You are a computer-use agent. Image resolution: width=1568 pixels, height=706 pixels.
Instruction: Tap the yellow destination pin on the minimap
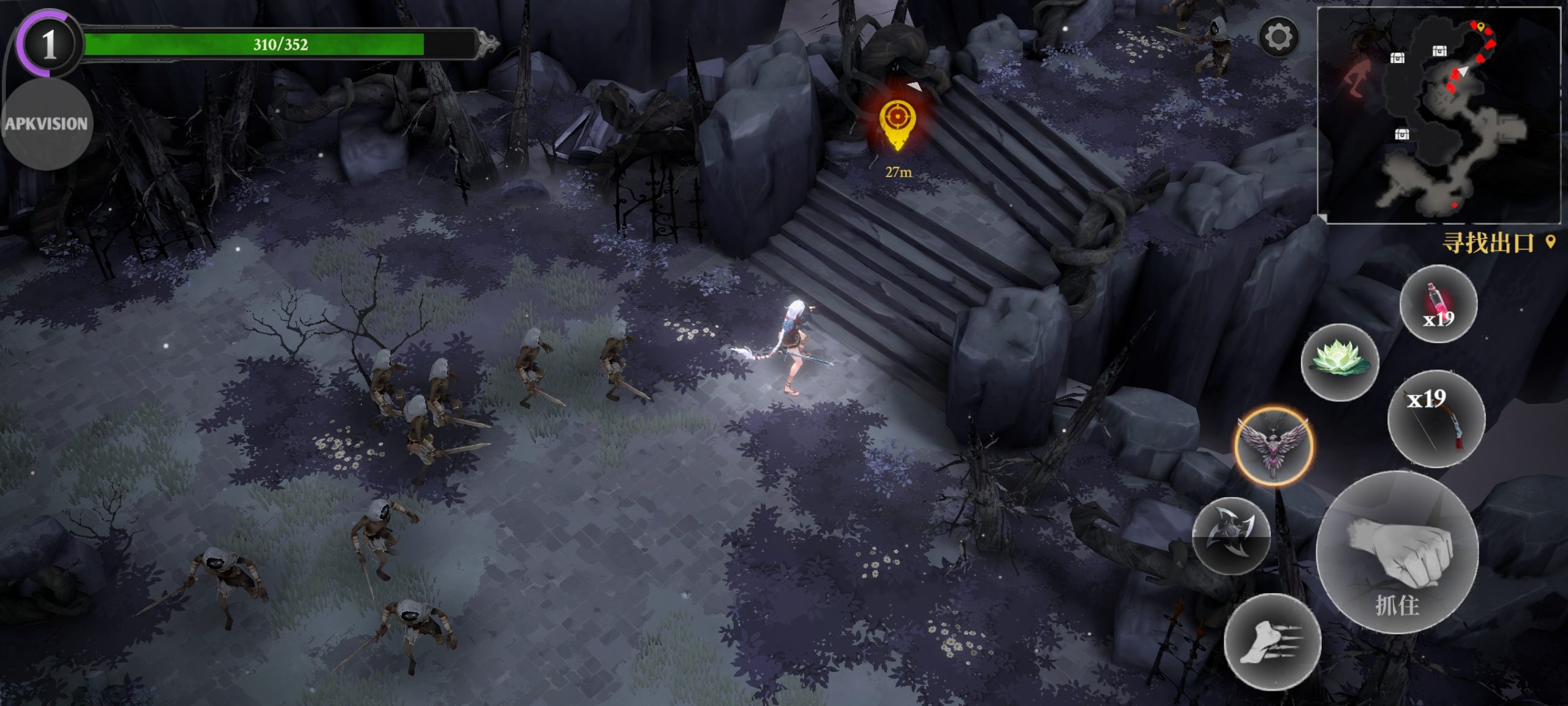tap(1481, 28)
